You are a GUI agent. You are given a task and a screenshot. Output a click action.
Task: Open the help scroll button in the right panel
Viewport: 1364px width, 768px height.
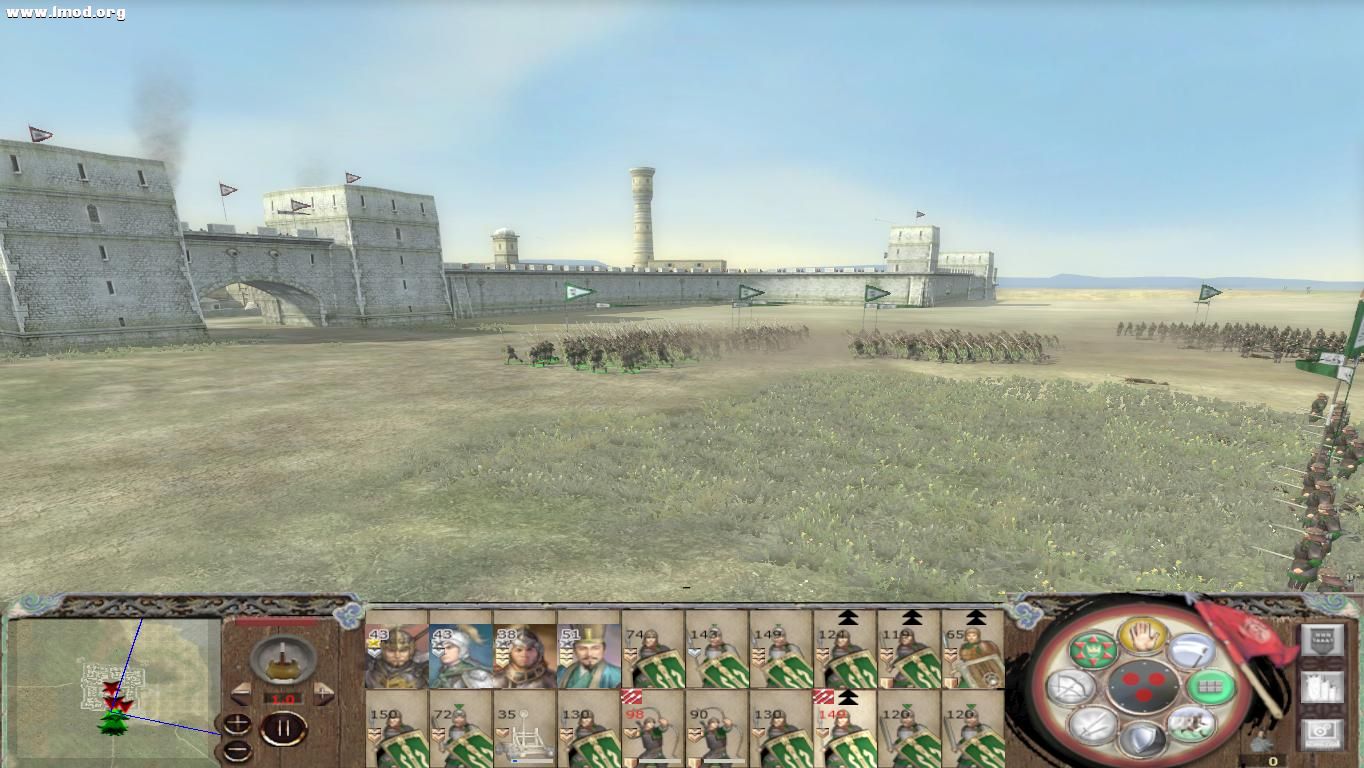point(1325,638)
